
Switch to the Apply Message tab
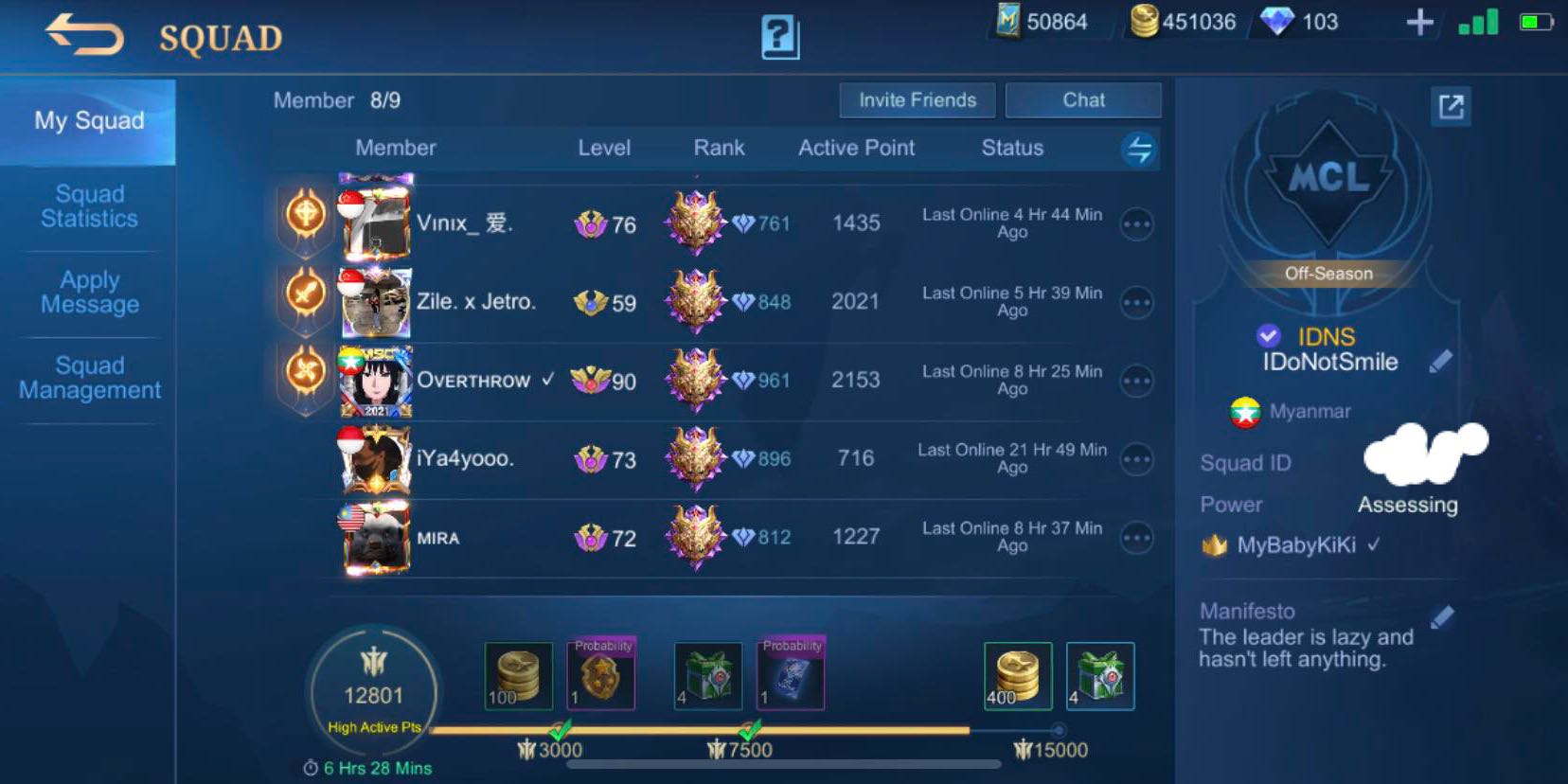coord(88,293)
